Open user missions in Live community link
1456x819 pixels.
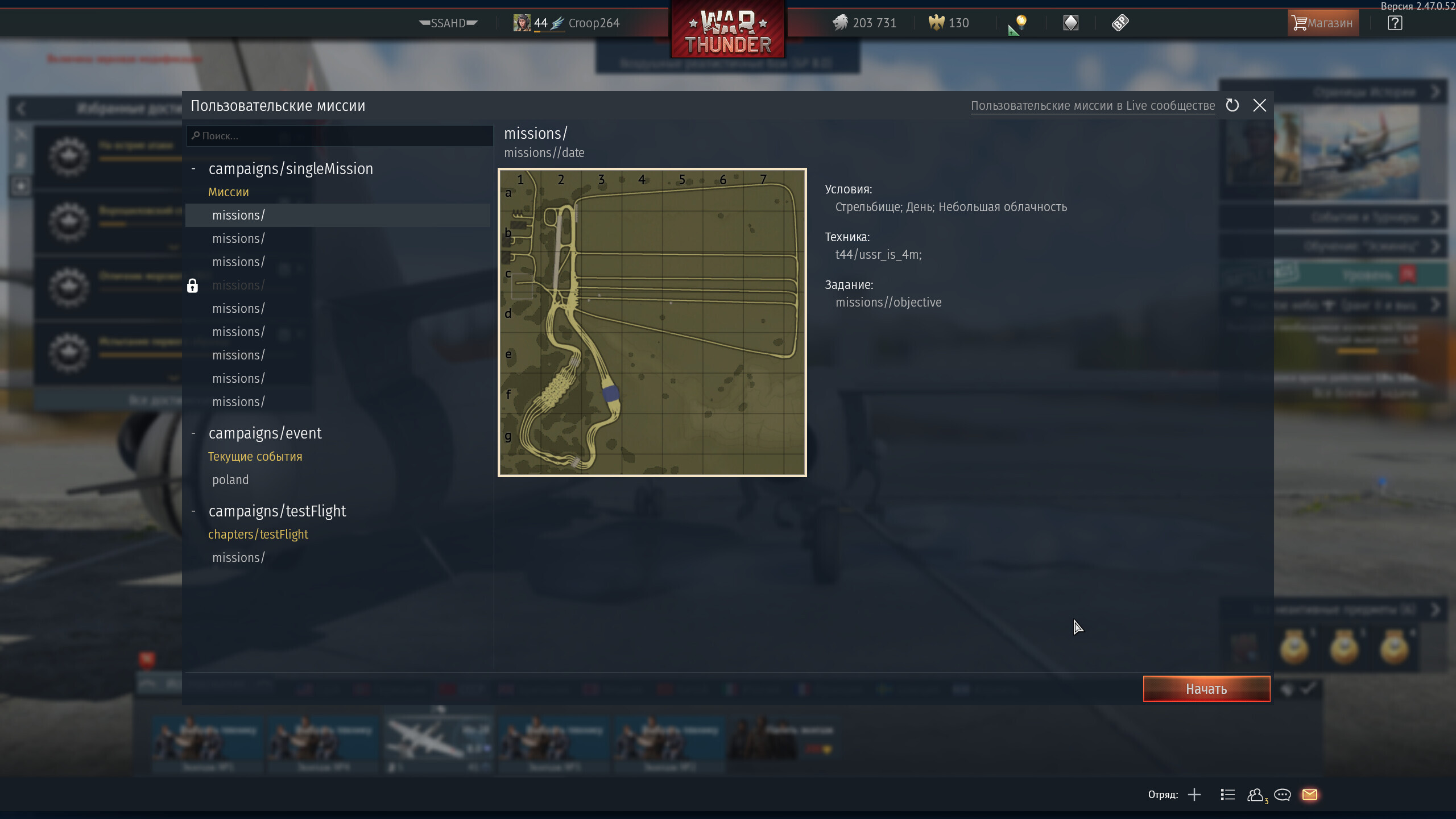coord(1093,106)
